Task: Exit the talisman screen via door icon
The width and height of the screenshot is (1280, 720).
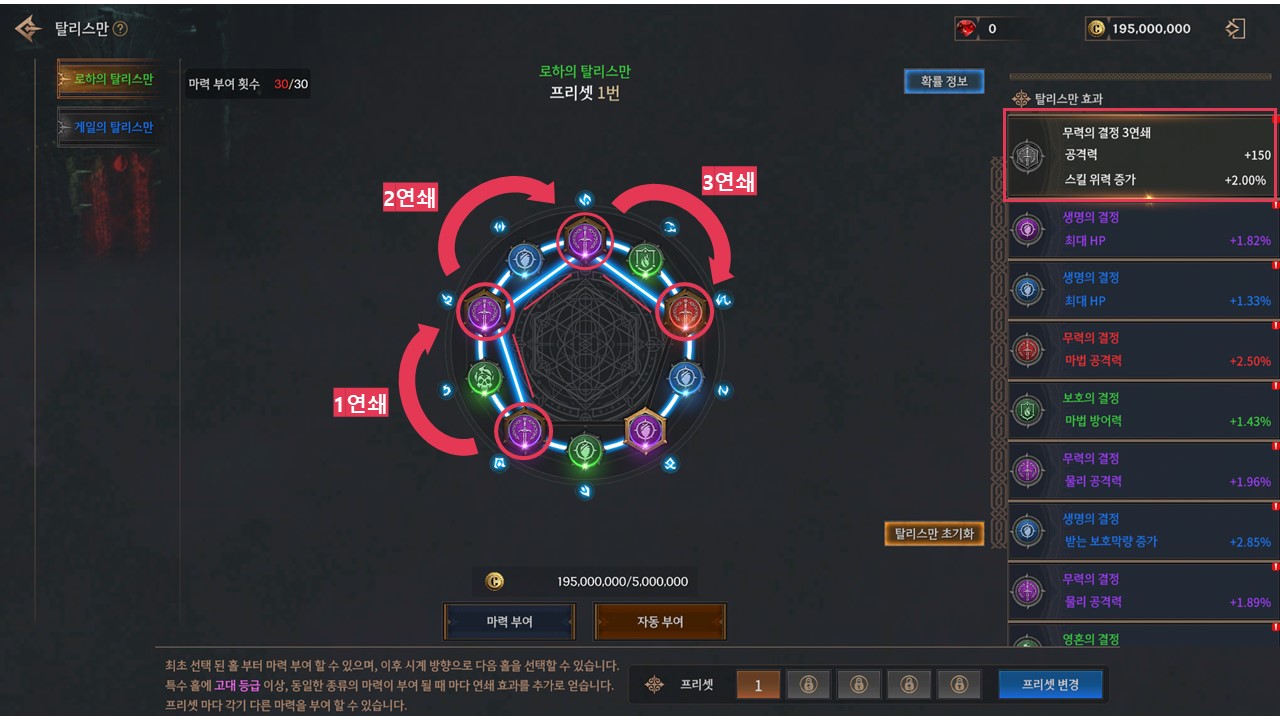Action: (1235, 29)
